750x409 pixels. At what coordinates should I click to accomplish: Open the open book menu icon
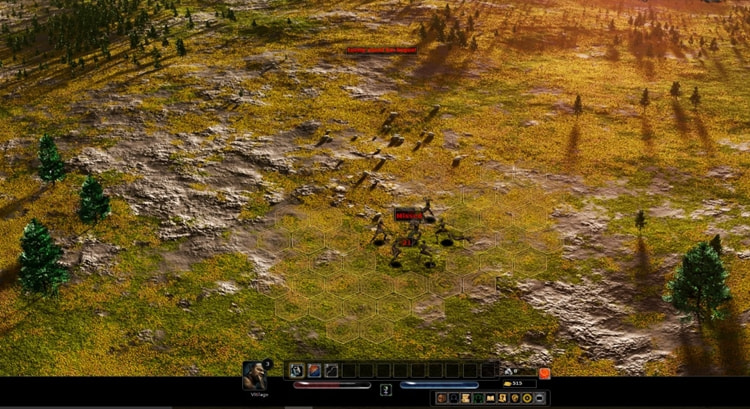point(490,398)
